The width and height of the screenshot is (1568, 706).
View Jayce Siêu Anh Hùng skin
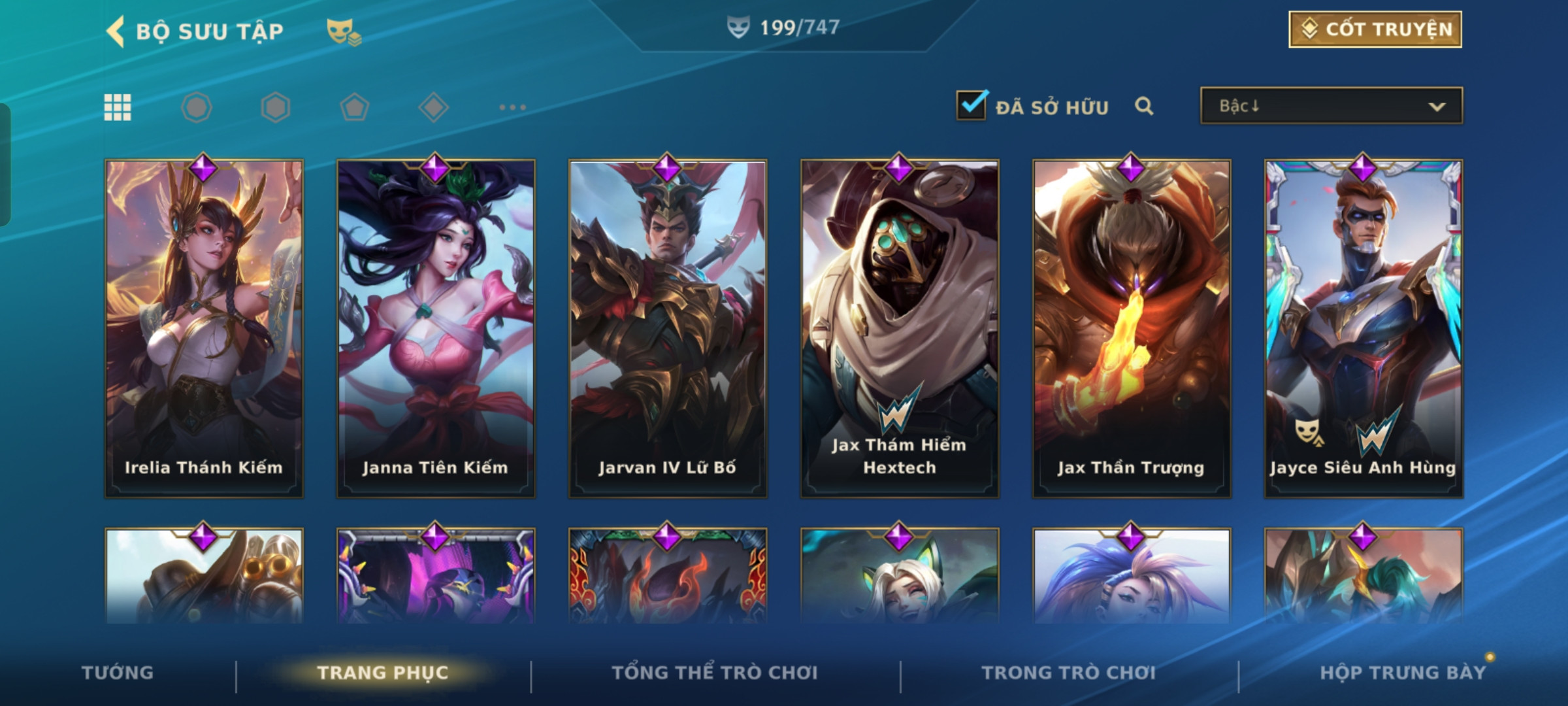tap(1364, 328)
